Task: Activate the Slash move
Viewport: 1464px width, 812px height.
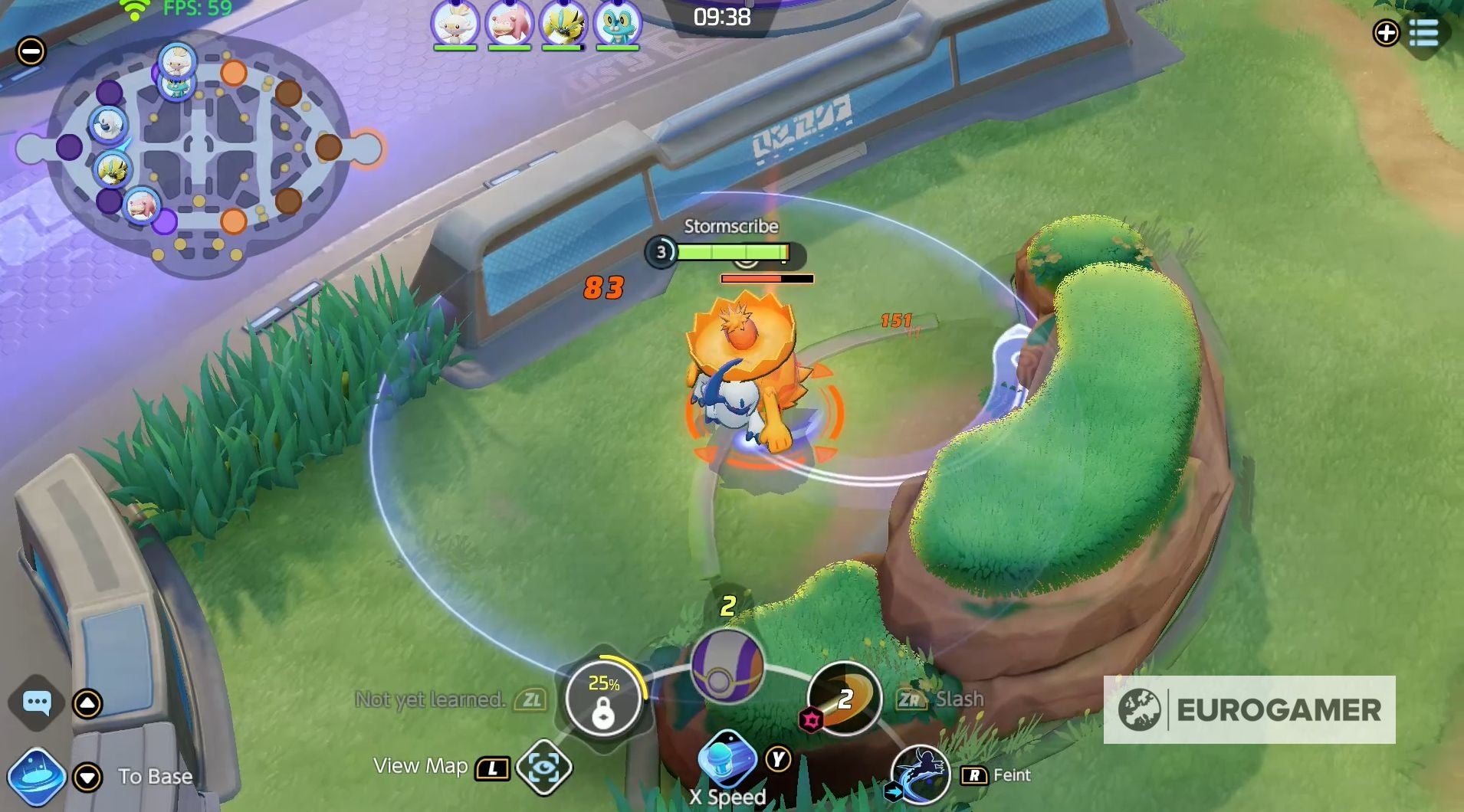Action: 845,698
